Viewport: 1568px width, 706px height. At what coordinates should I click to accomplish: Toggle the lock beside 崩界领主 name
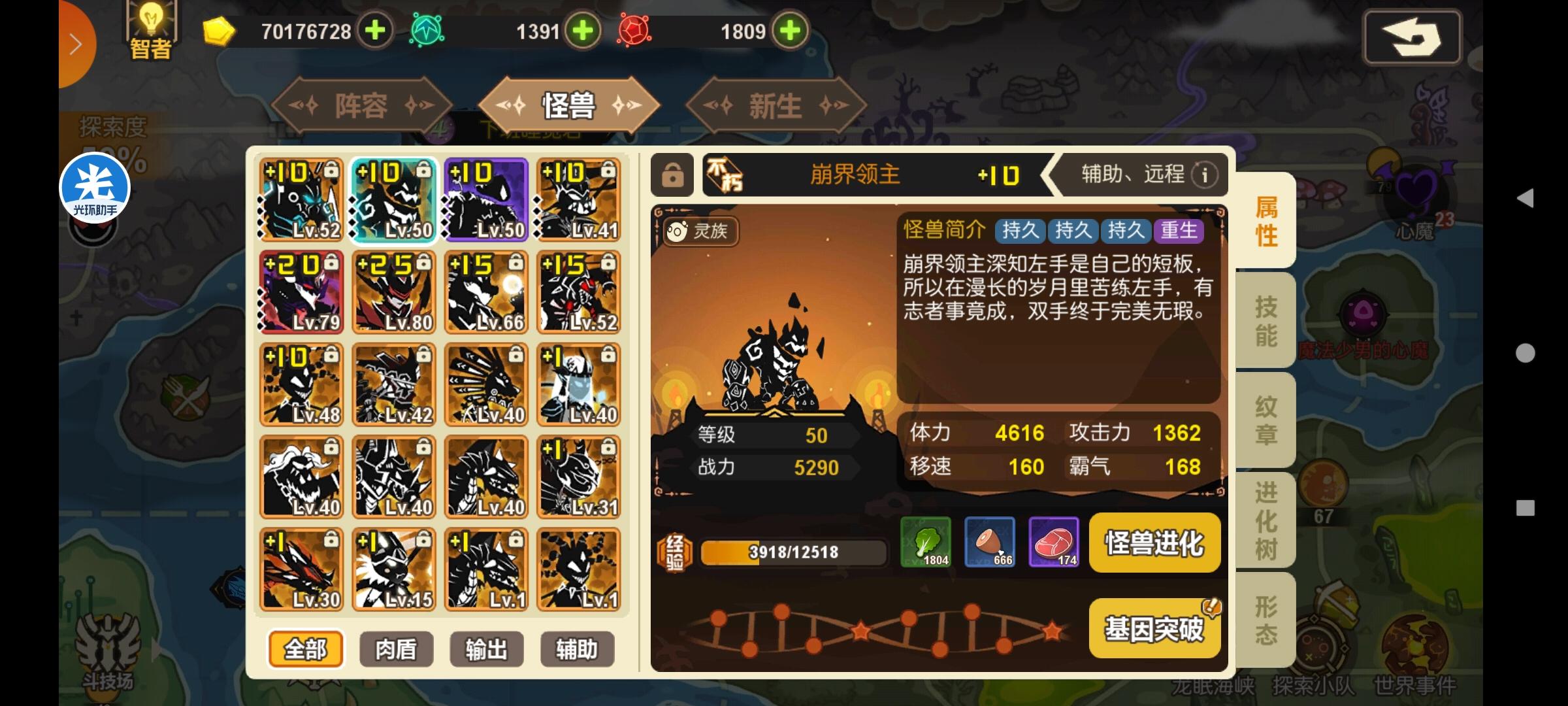click(672, 175)
